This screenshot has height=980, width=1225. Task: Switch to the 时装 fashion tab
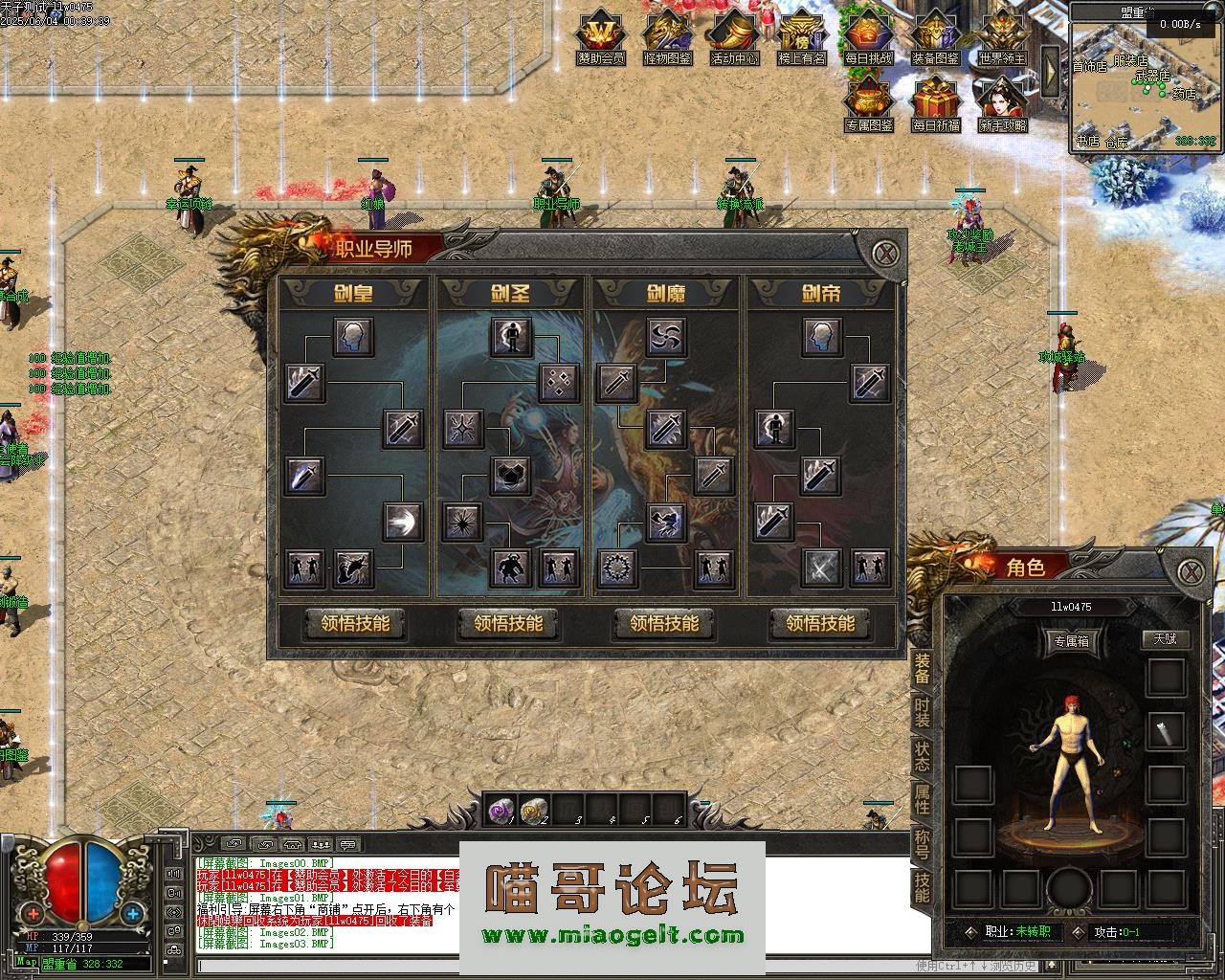[922, 712]
